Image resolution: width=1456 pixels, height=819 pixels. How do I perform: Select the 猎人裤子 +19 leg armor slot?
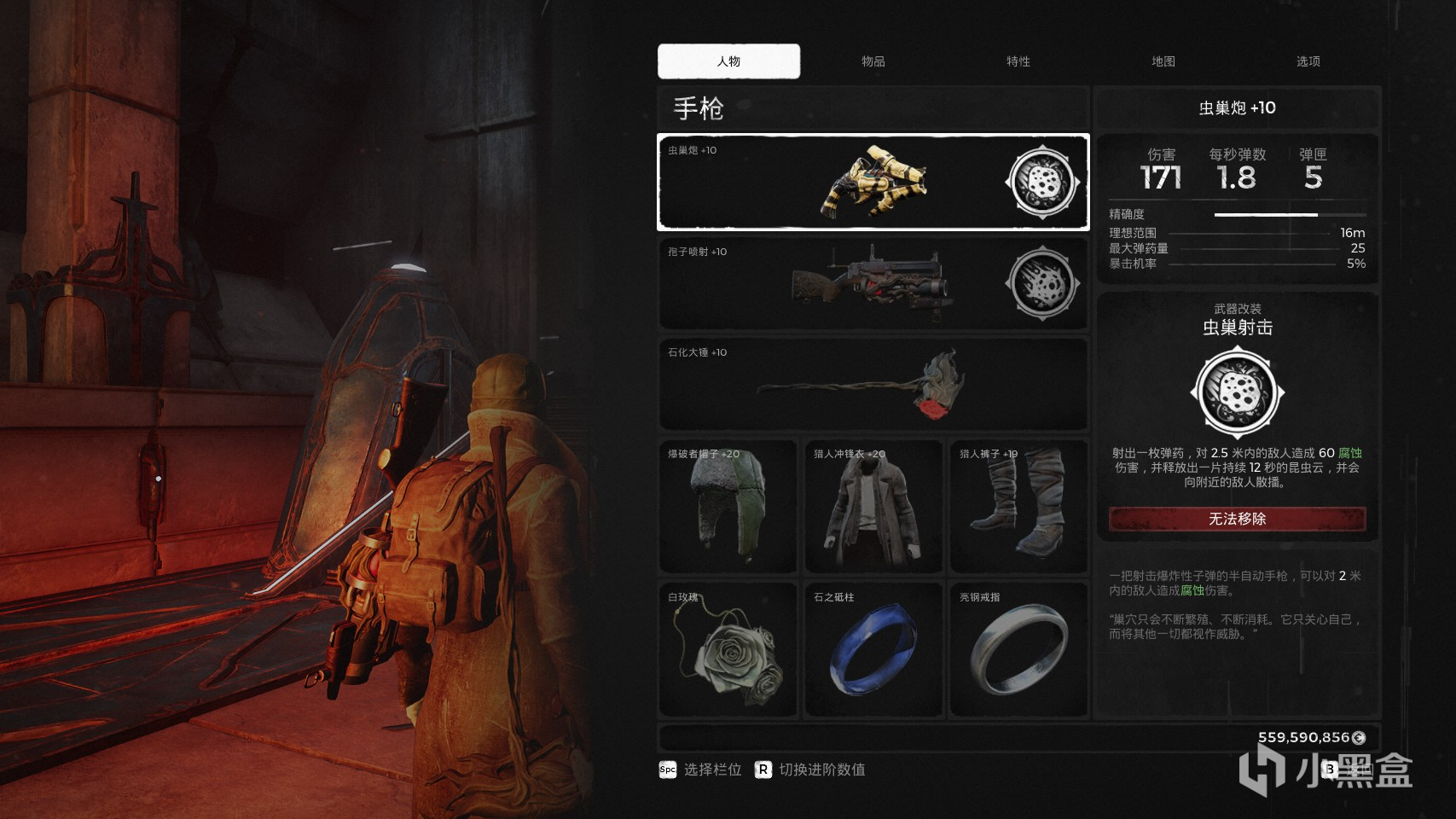[x=1018, y=507]
